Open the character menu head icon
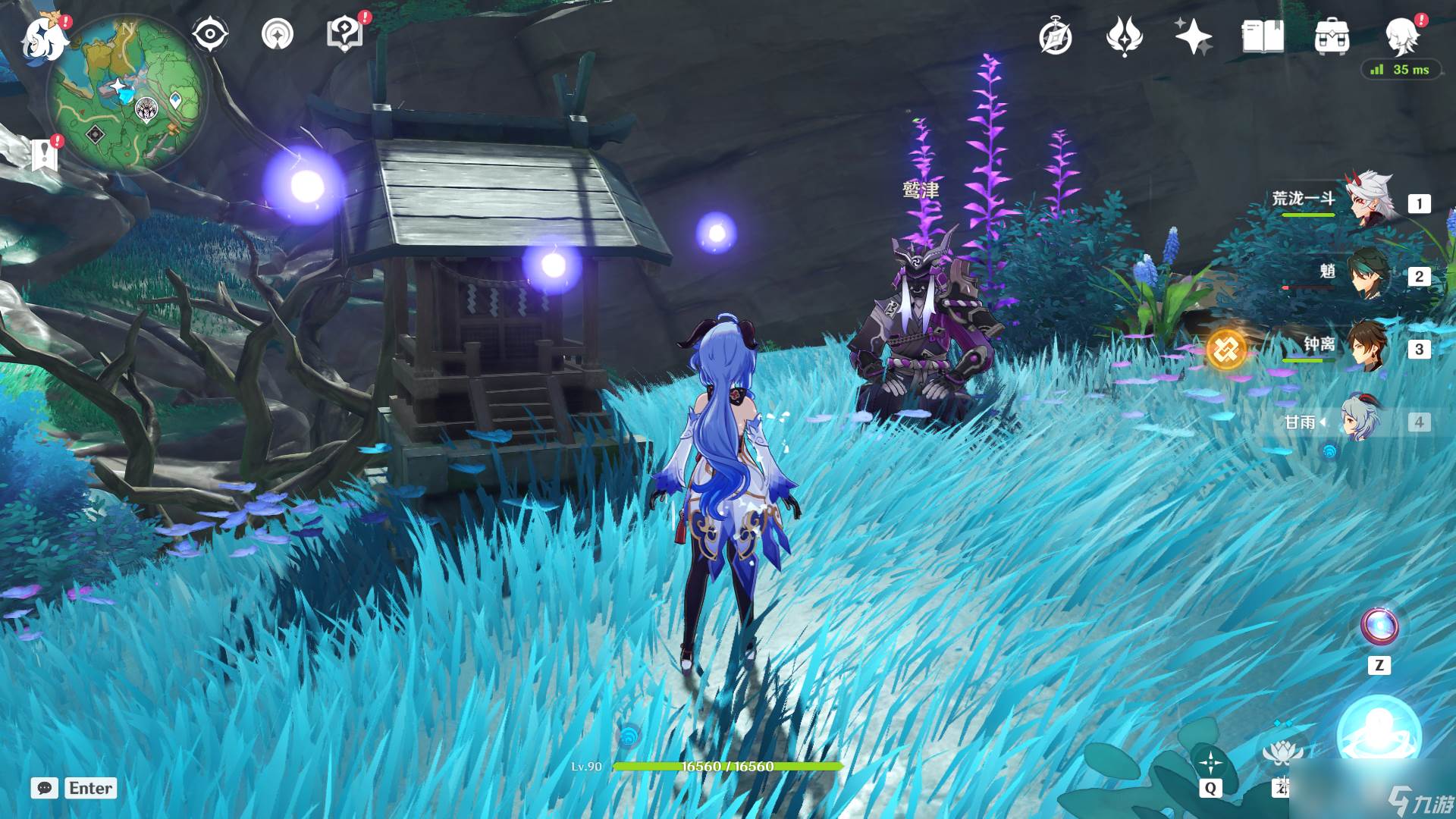This screenshot has height=819, width=1456. (1401, 36)
